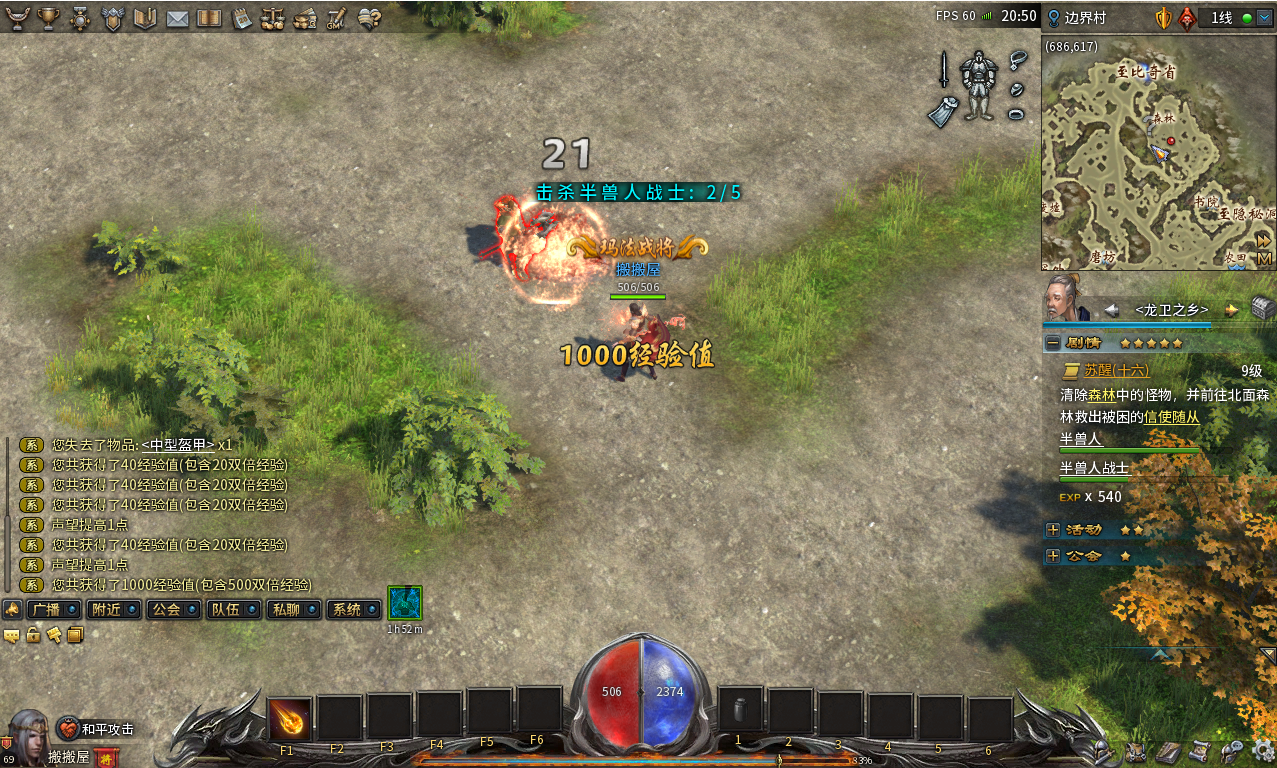Open the balance scales trading icon

[x=272, y=18]
